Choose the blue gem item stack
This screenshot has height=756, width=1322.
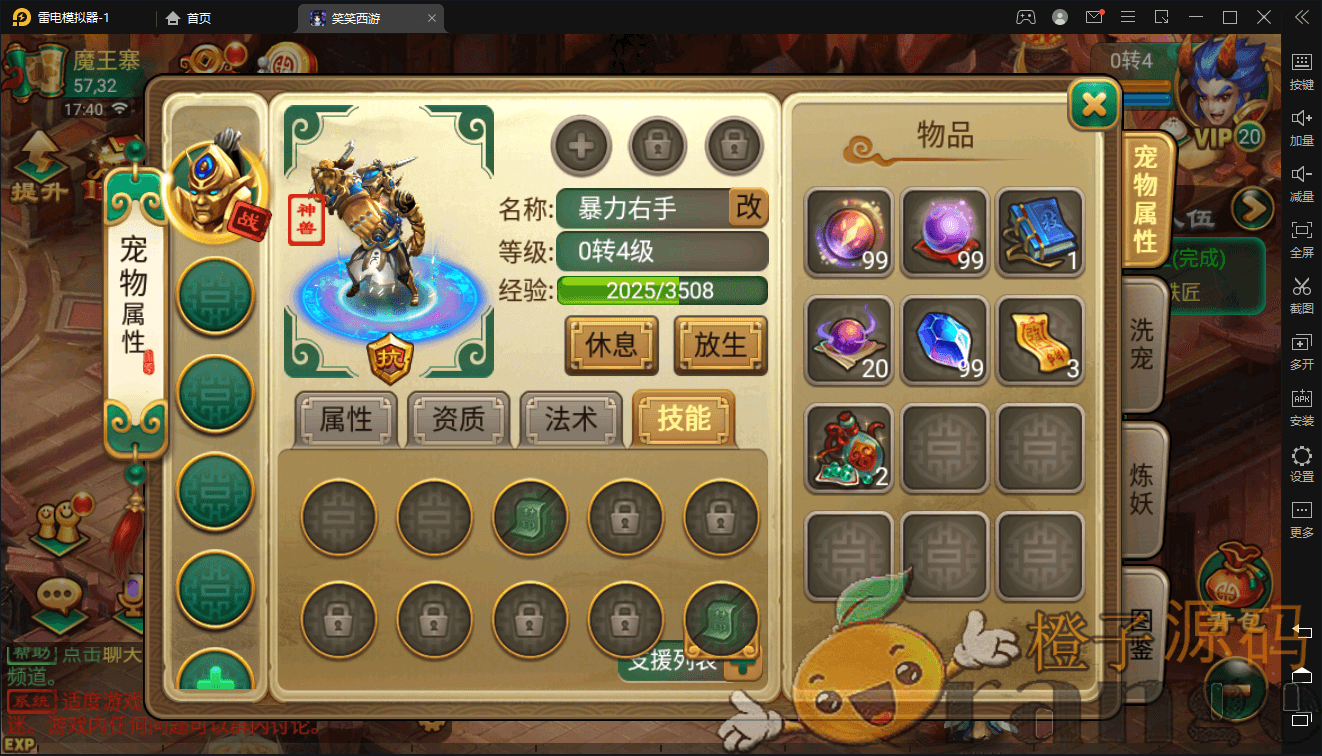pos(944,340)
